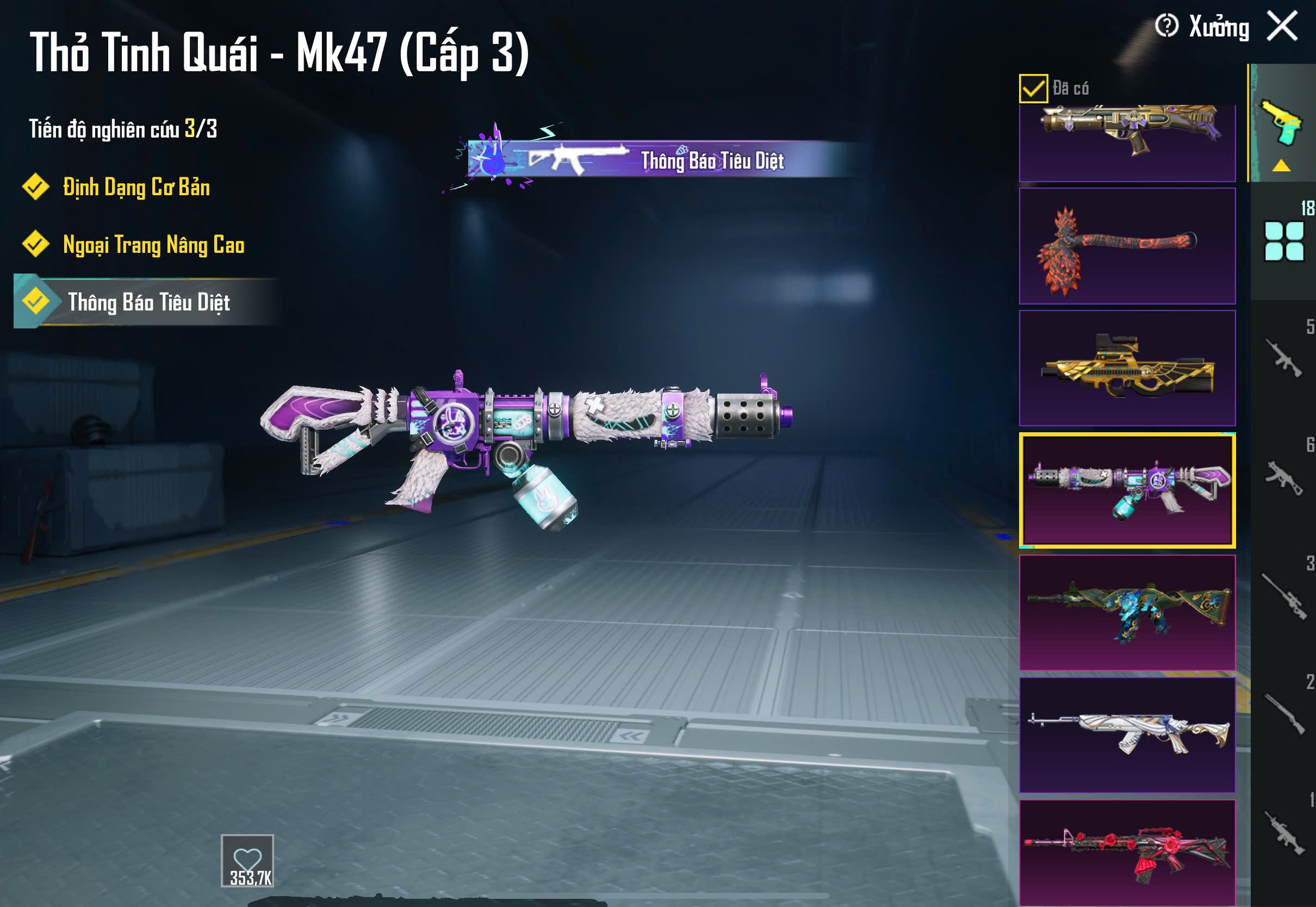Open the Xưởng help info
Screen dimensions: 1316x907
[x=1166, y=26]
